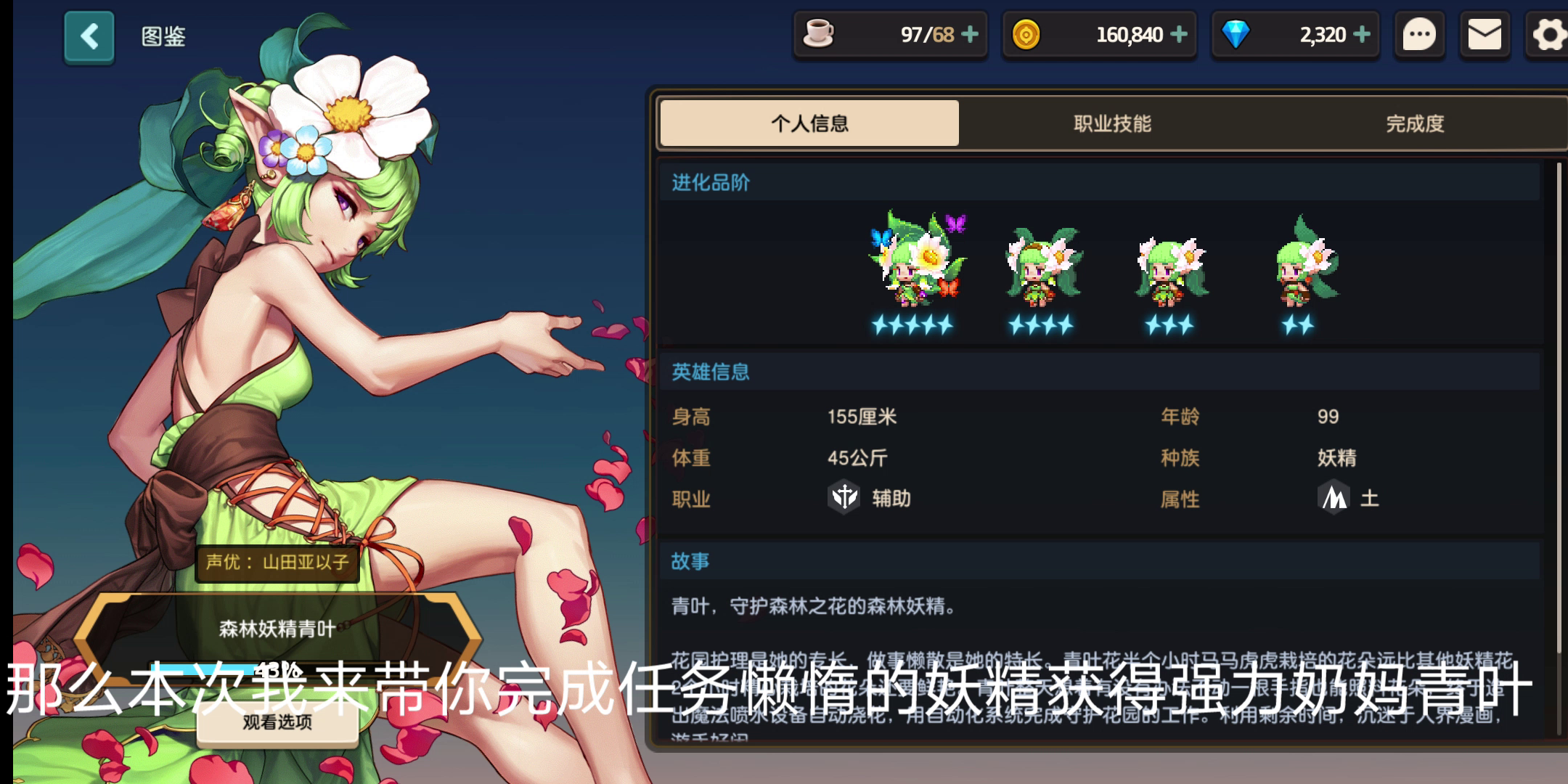Switch to the 完成度 tab
This screenshot has height=784, width=1568.
pos(1412,123)
